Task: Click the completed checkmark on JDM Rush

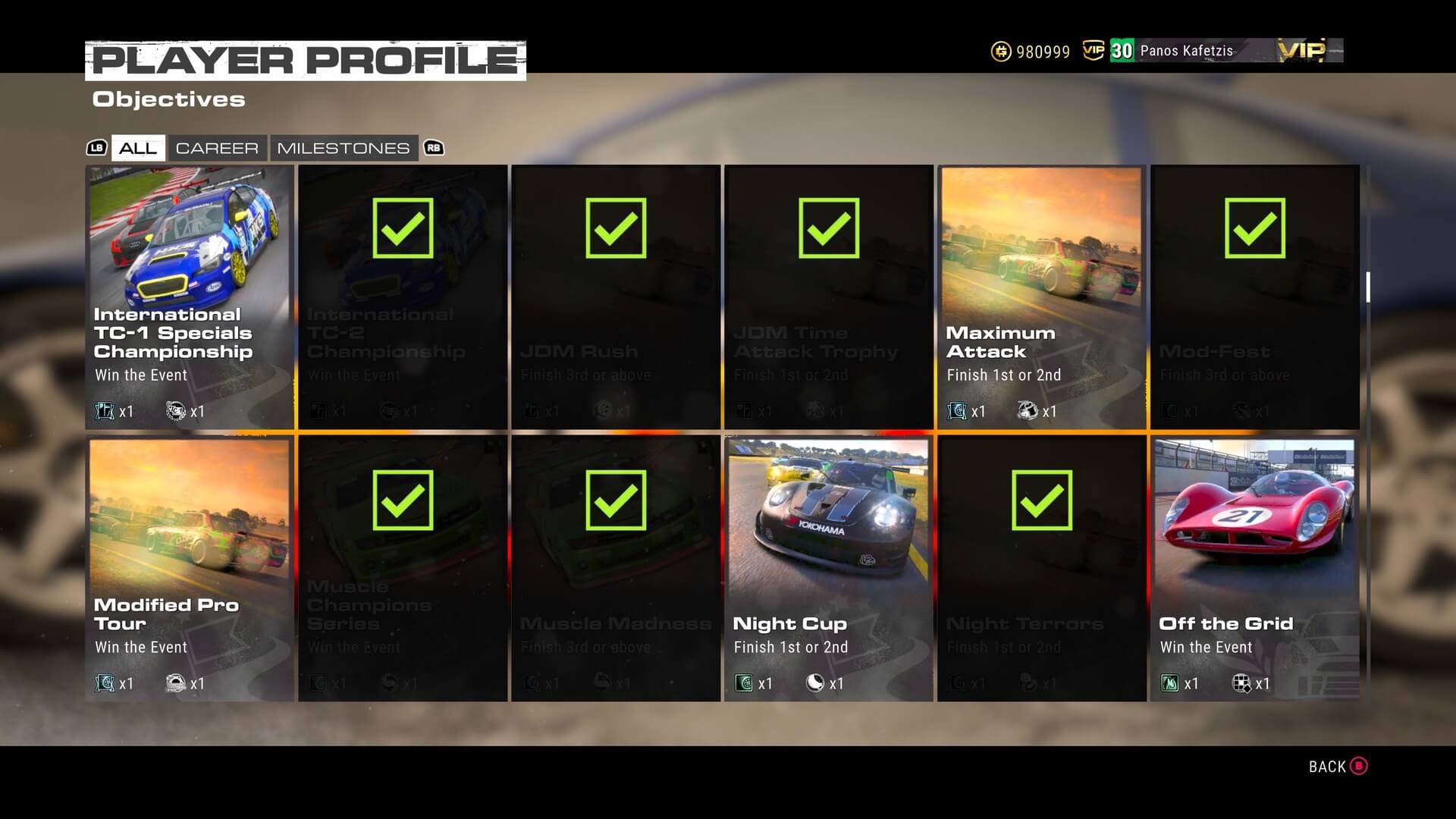Action: tap(615, 226)
